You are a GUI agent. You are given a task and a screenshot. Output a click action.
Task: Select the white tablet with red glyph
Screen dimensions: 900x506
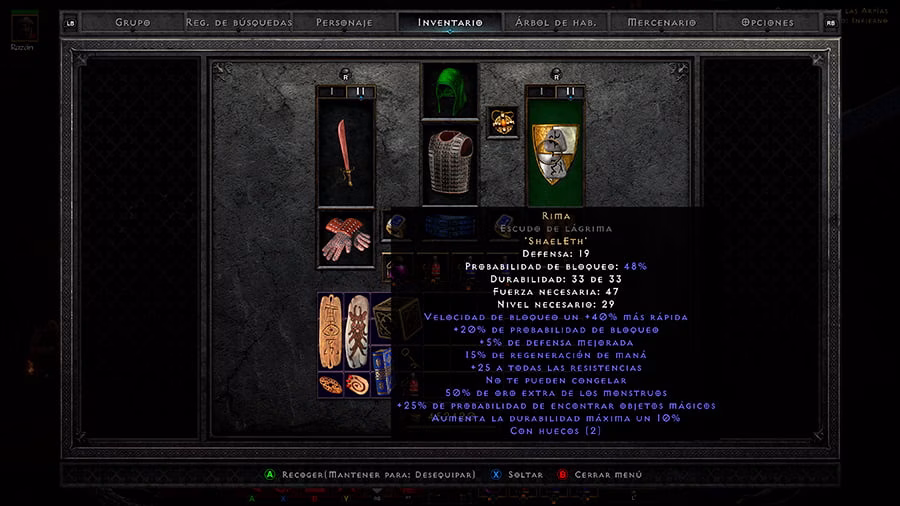tap(357, 331)
